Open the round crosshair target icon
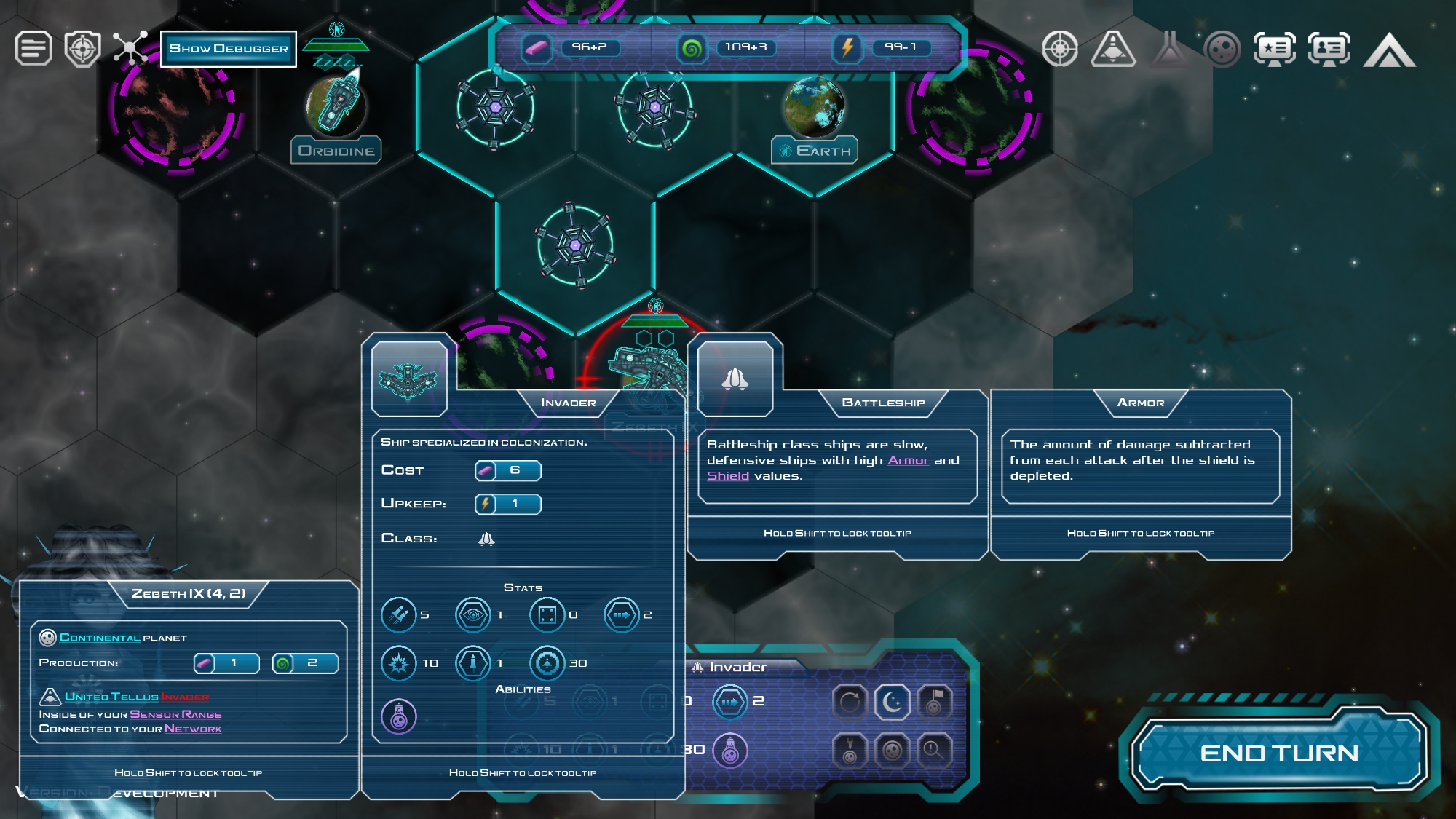The height and width of the screenshot is (819, 1456). click(x=1060, y=50)
